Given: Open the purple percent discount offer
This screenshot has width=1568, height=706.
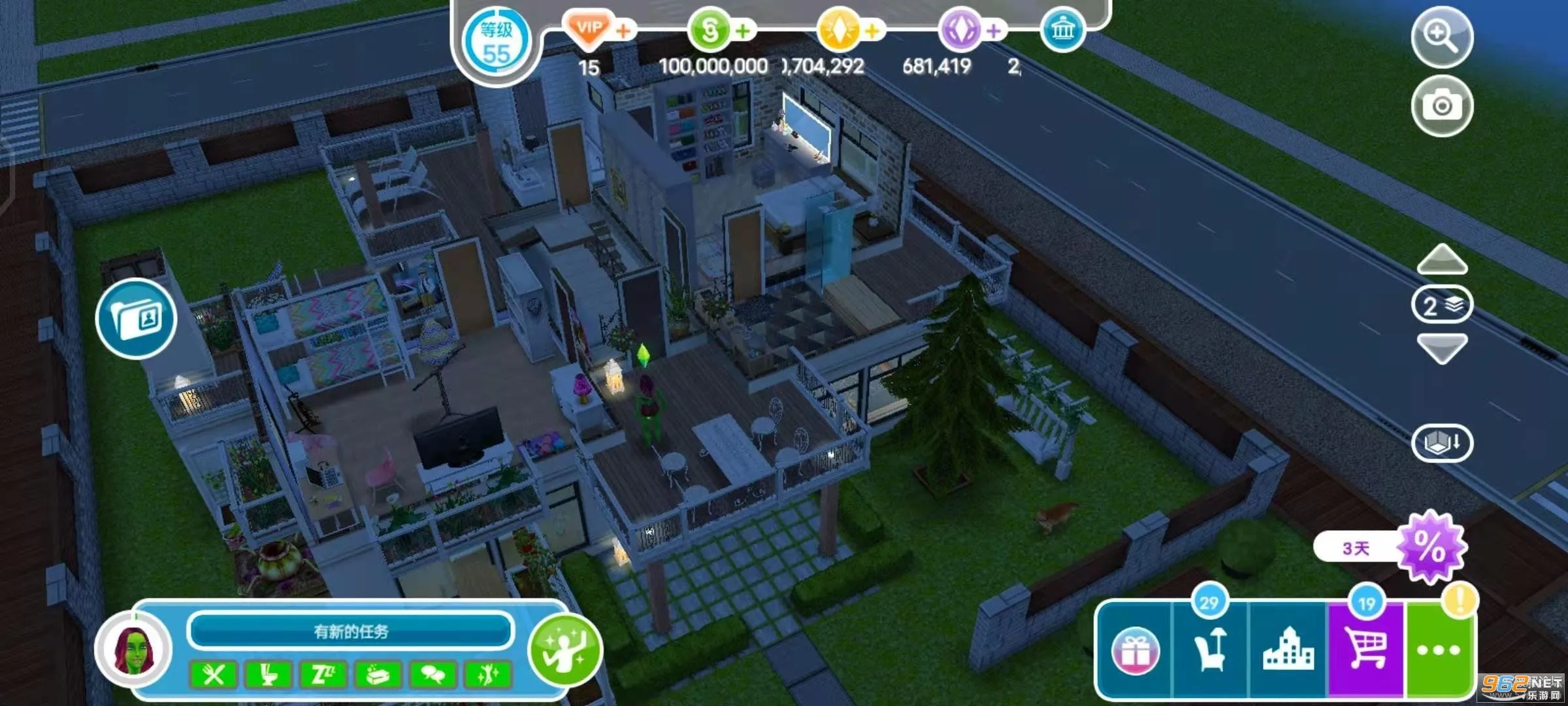Looking at the screenshot, I should coord(1431,546).
